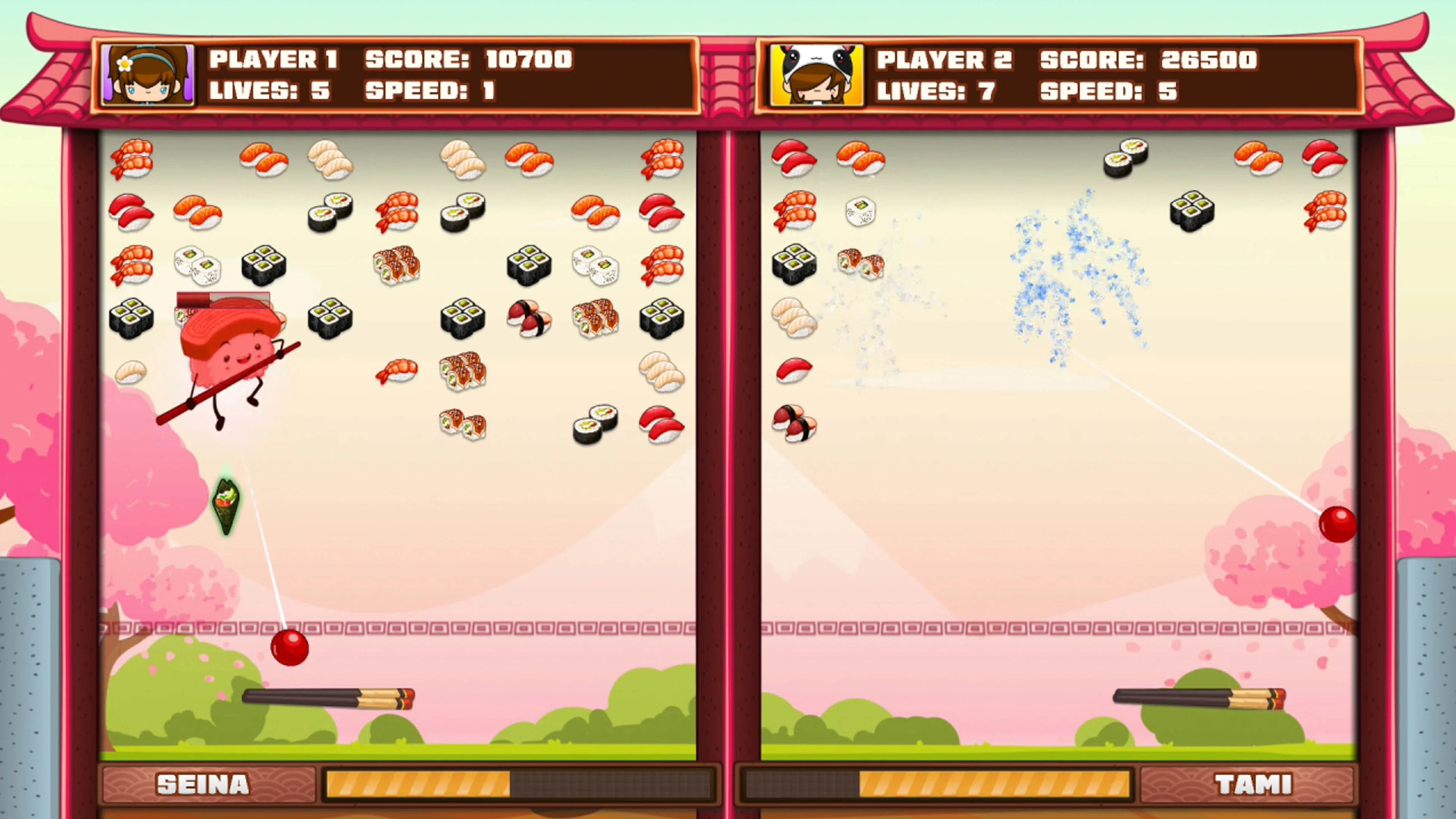Click the SCORE 10700 text for Player 1
Viewport: 1456px width, 819px height.
click(x=469, y=60)
